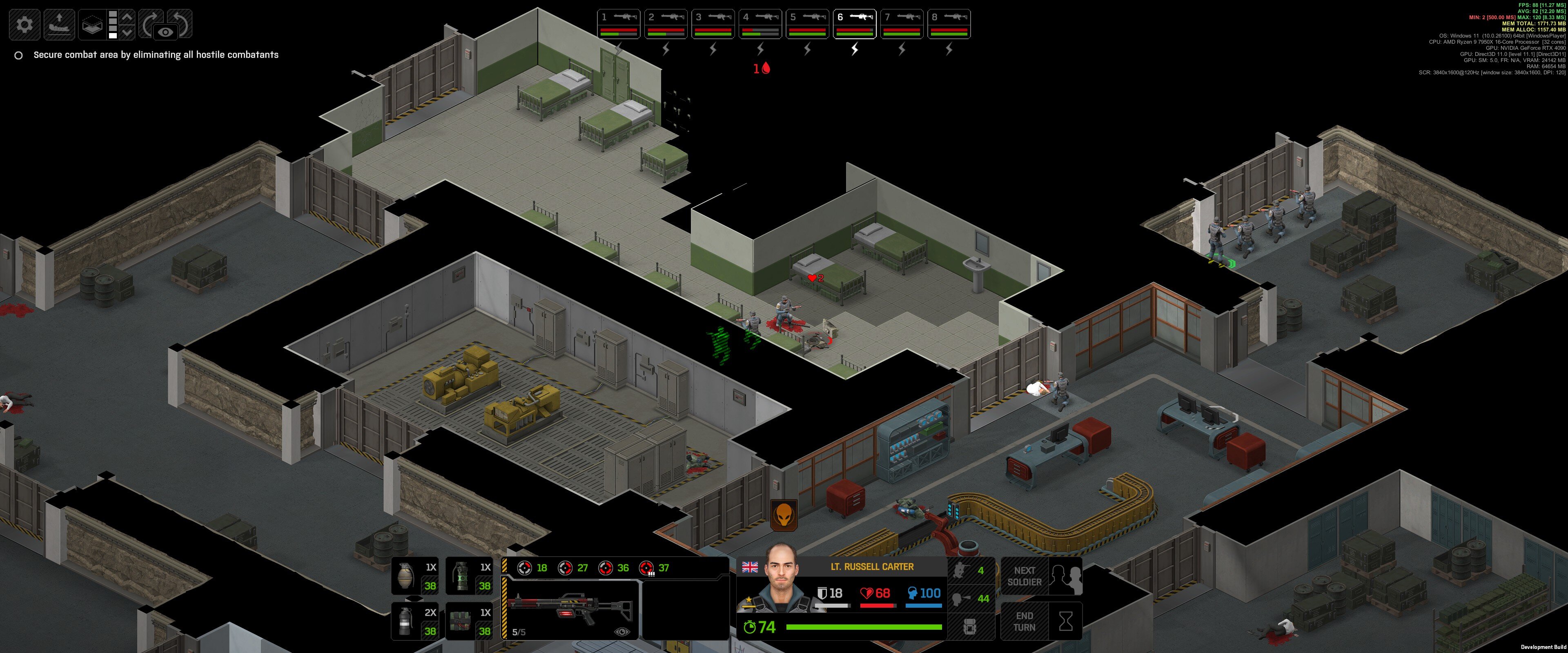The image size is (1568, 653).
Task: Click the Next Soldier button
Action: coord(1041,576)
